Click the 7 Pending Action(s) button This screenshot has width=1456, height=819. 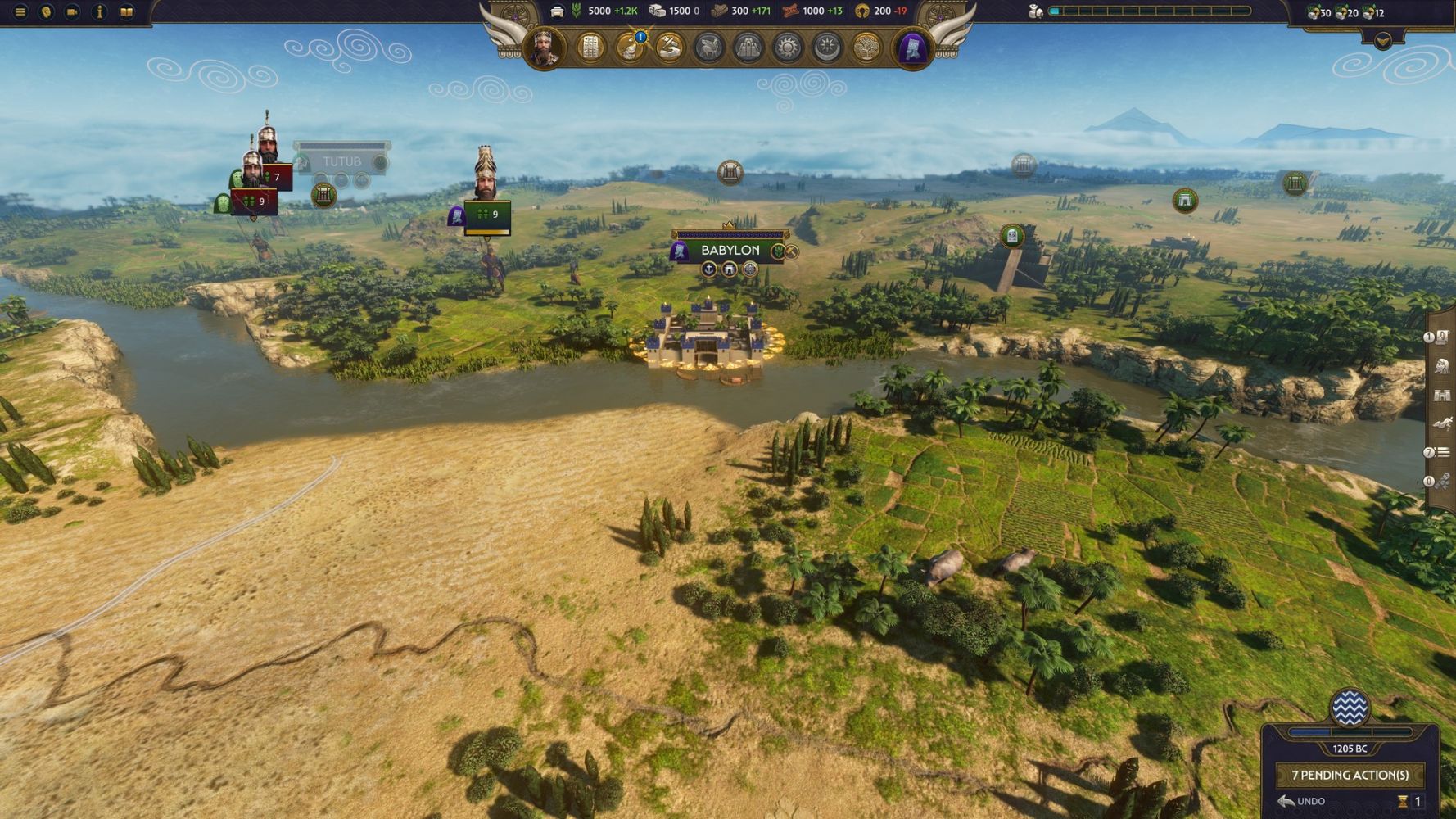coord(1350,775)
